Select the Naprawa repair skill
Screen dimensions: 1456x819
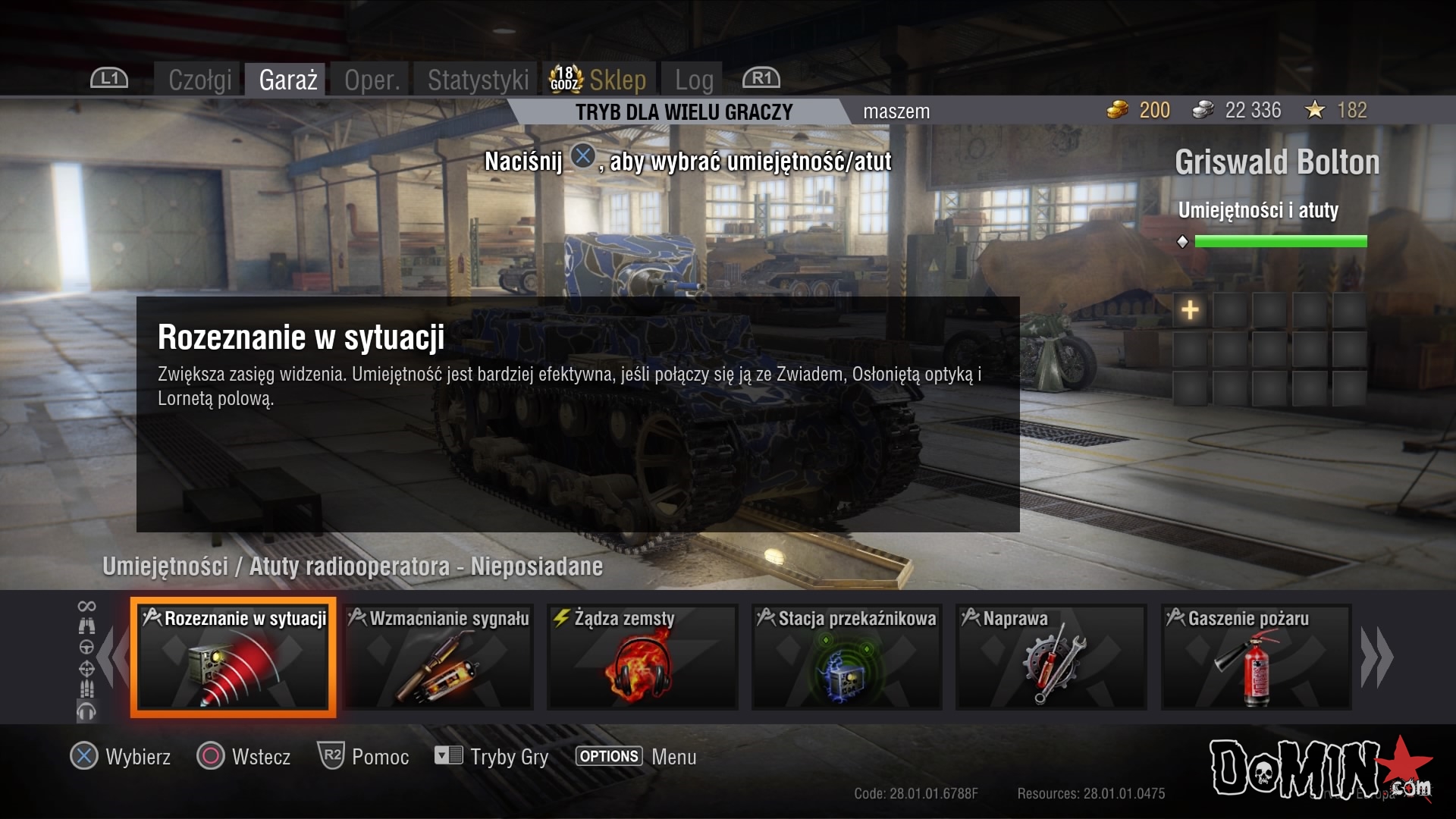[1051, 657]
